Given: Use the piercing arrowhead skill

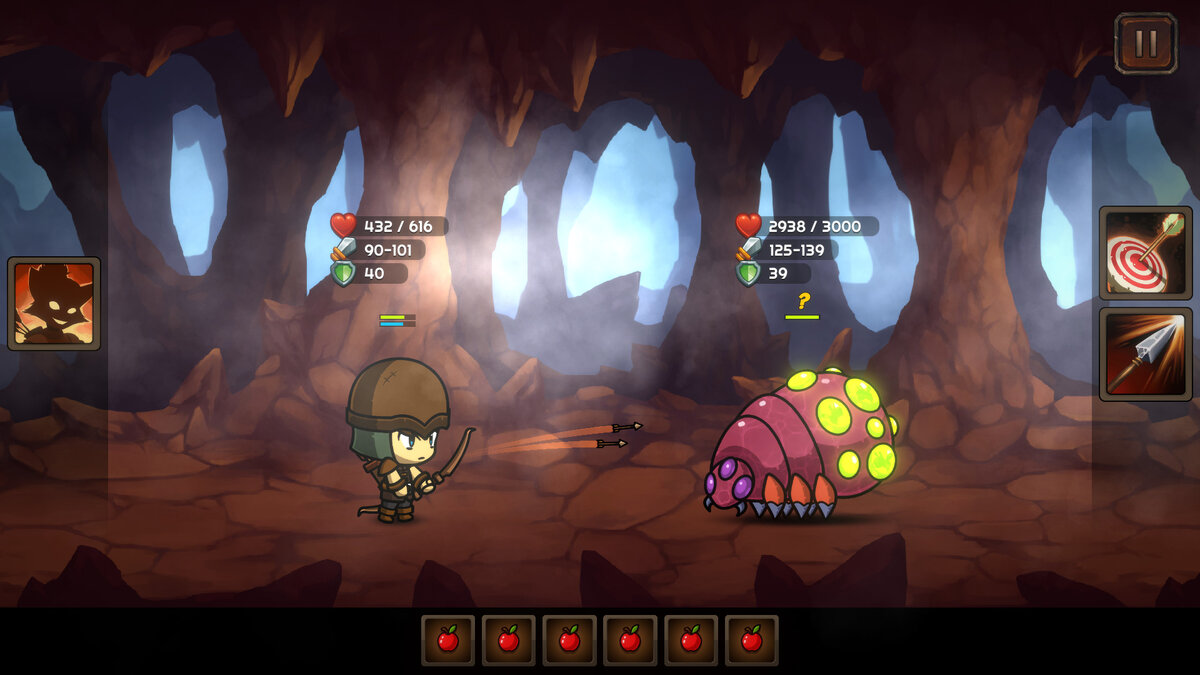Looking at the screenshot, I should (x=1145, y=354).
